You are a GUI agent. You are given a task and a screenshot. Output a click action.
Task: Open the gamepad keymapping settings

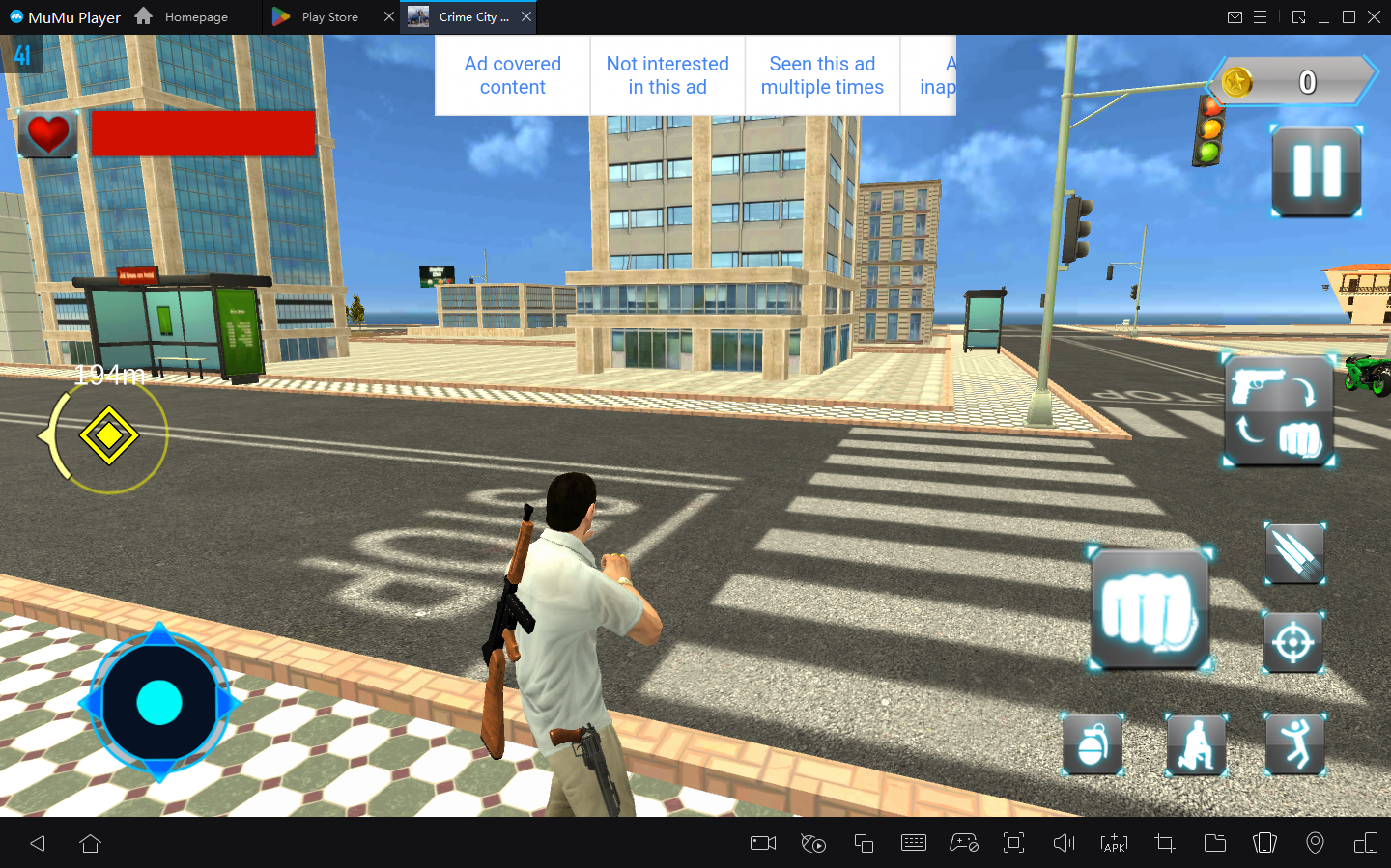(x=965, y=843)
